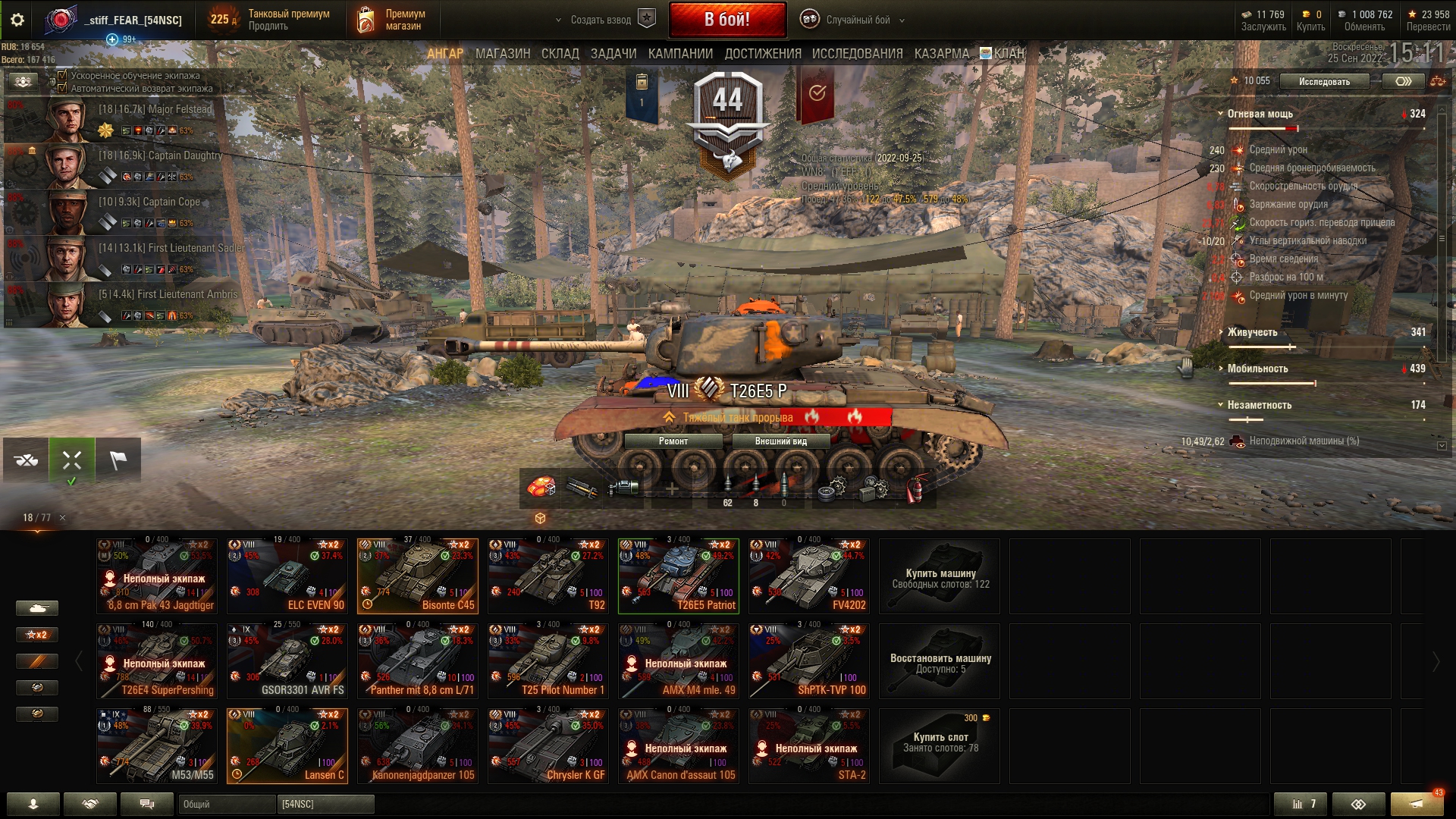Open the СКЛАД tab
Viewport: 1456px width, 819px height.
(560, 54)
